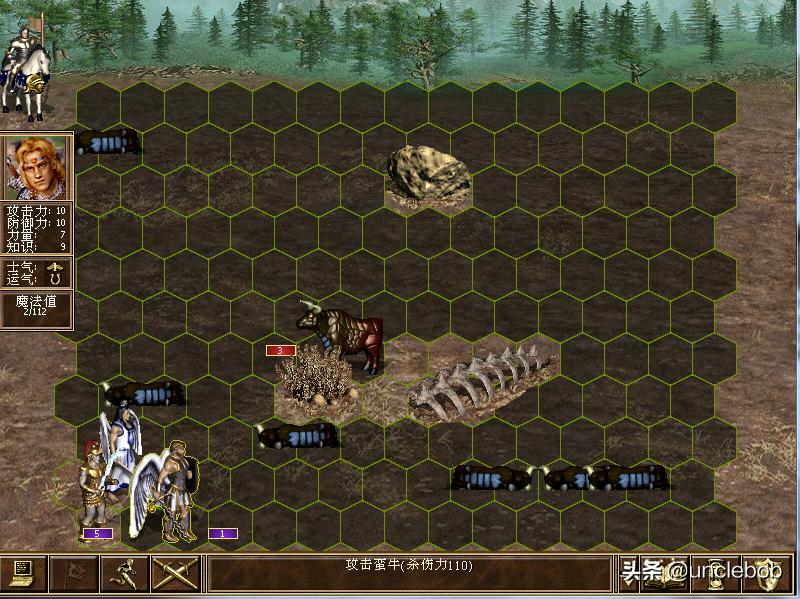800x599 pixels.
Task: Defend with the shield button
Action: (768, 574)
